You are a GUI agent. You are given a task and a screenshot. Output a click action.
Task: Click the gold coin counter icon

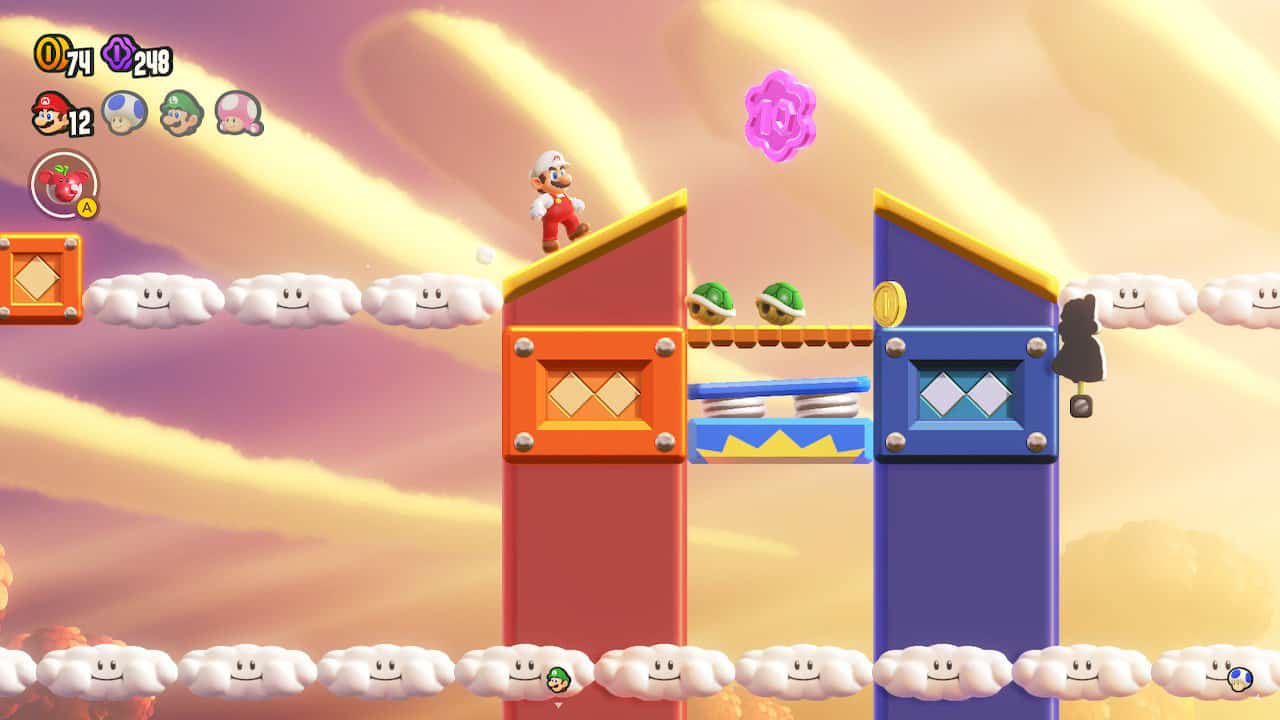click(49, 55)
